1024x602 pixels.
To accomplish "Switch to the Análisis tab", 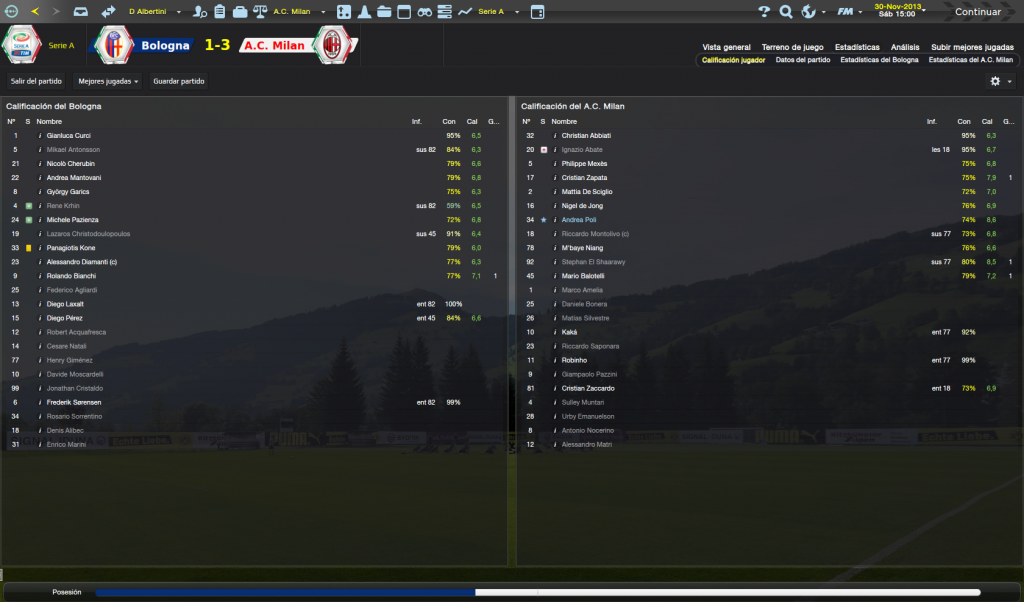I will coord(905,47).
